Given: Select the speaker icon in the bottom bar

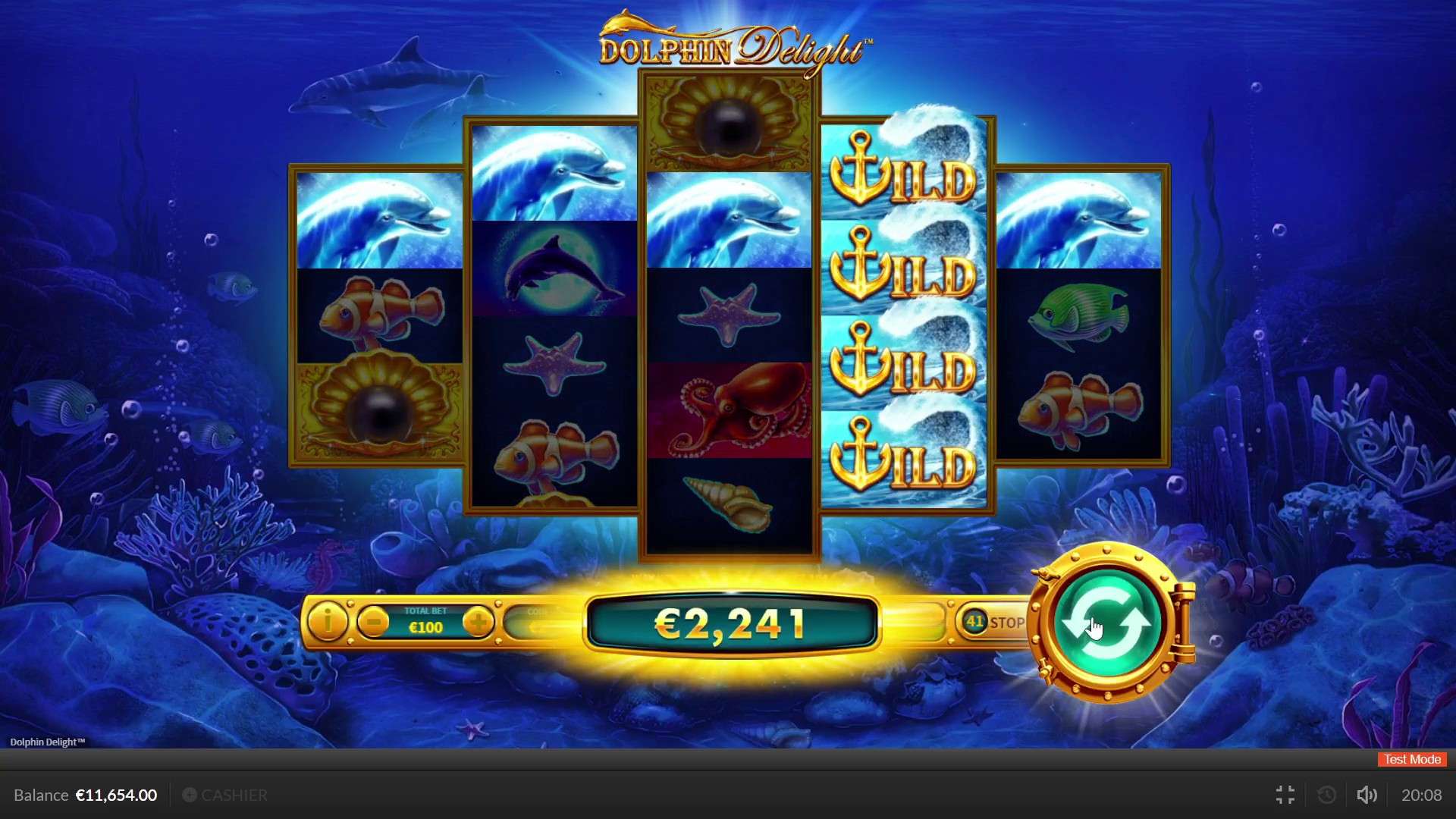Looking at the screenshot, I should pos(1367,795).
